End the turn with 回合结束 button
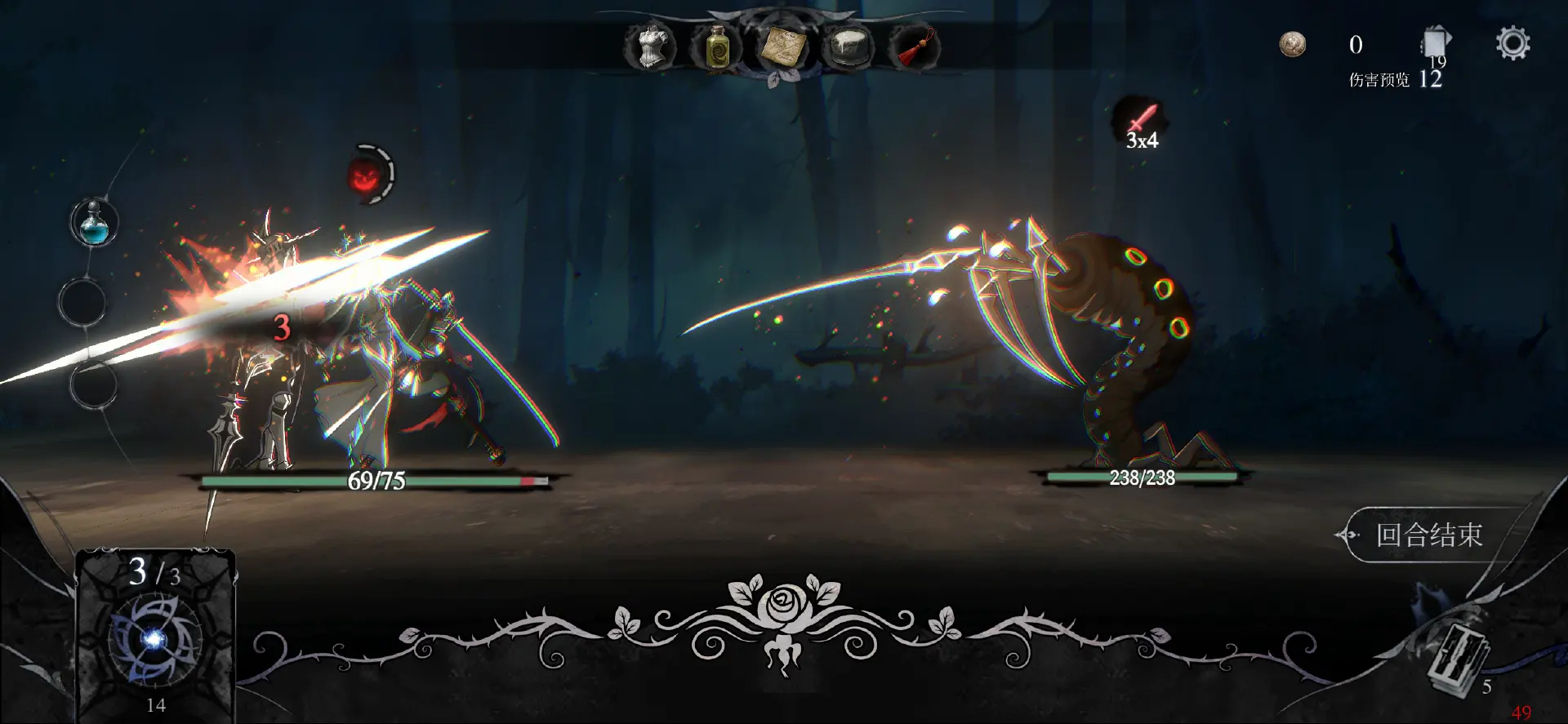1568x724 pixels. tap(1428, 535)
